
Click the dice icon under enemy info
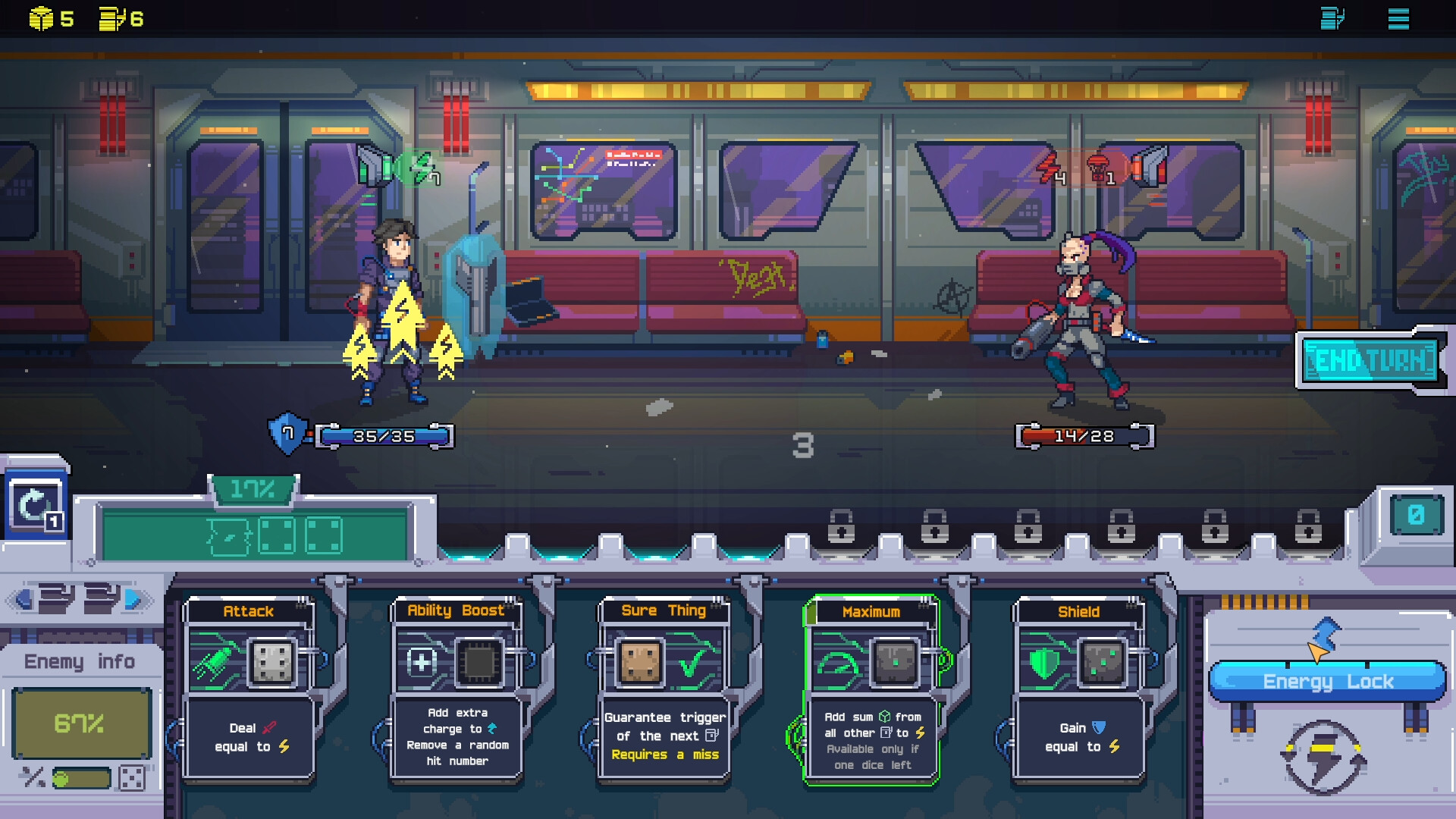132,778
